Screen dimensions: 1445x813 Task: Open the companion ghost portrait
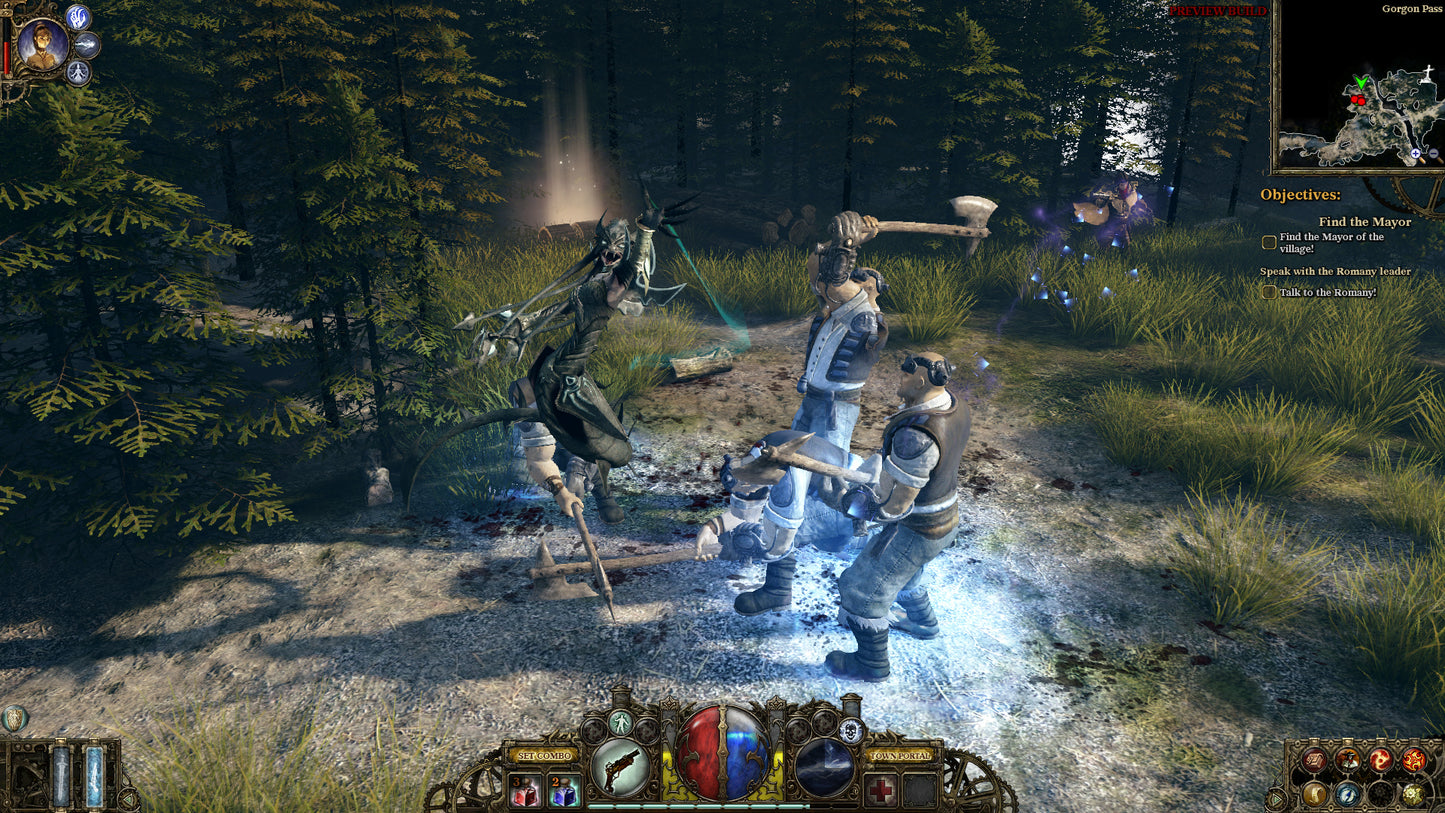(43, 44)
